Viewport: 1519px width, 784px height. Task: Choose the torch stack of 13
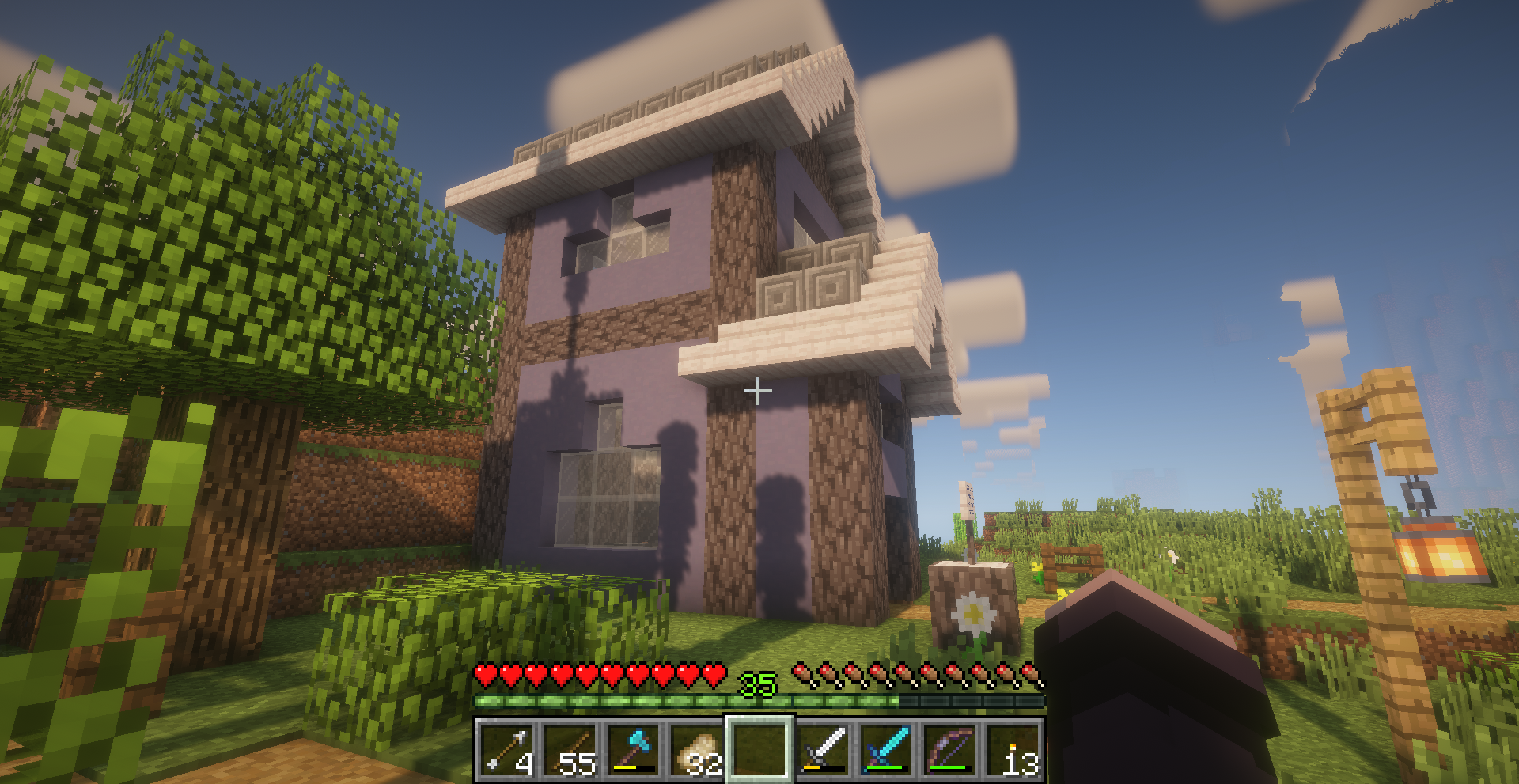(x=1013, y=750)
